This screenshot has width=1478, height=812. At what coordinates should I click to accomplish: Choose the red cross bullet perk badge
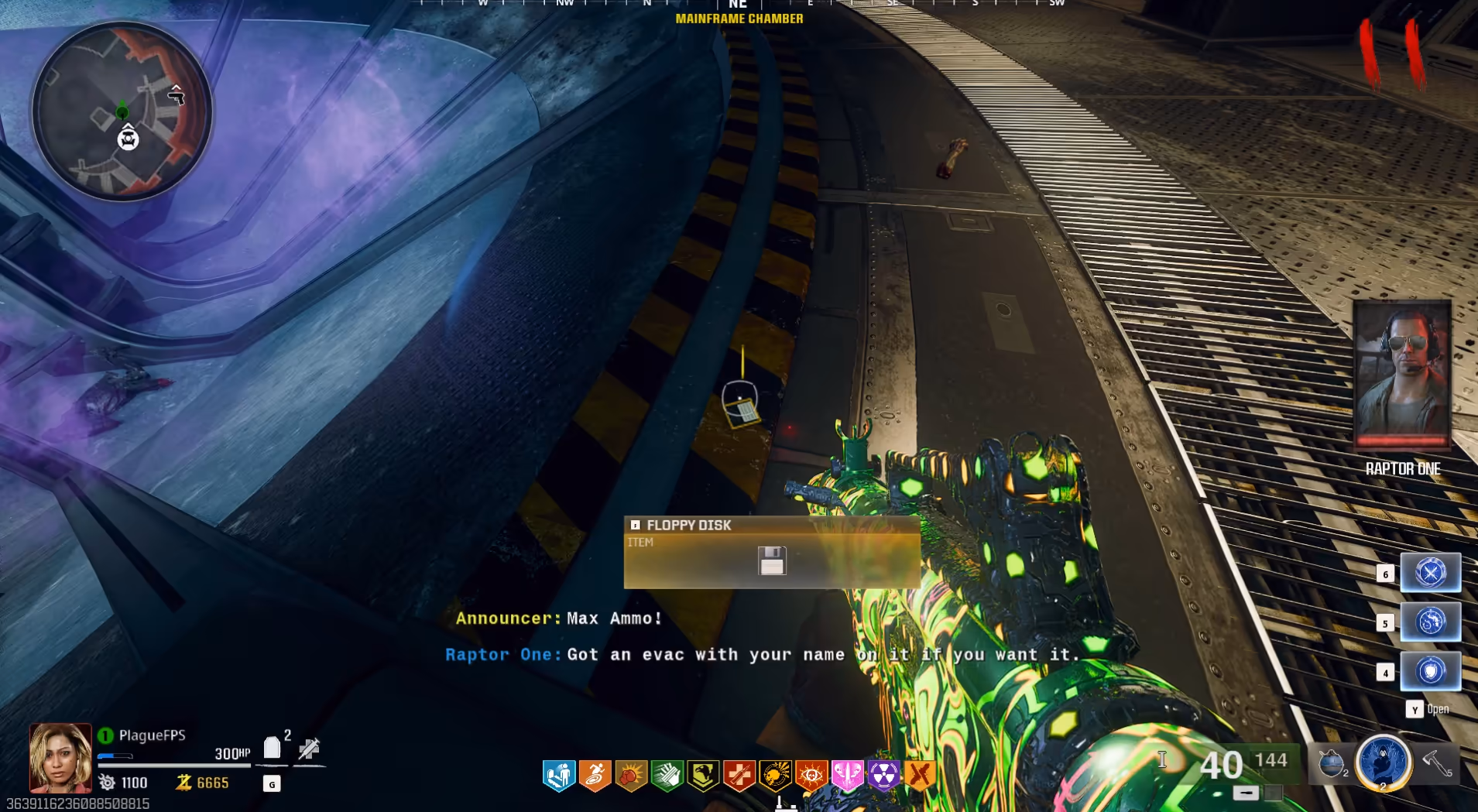pos(739,775)
